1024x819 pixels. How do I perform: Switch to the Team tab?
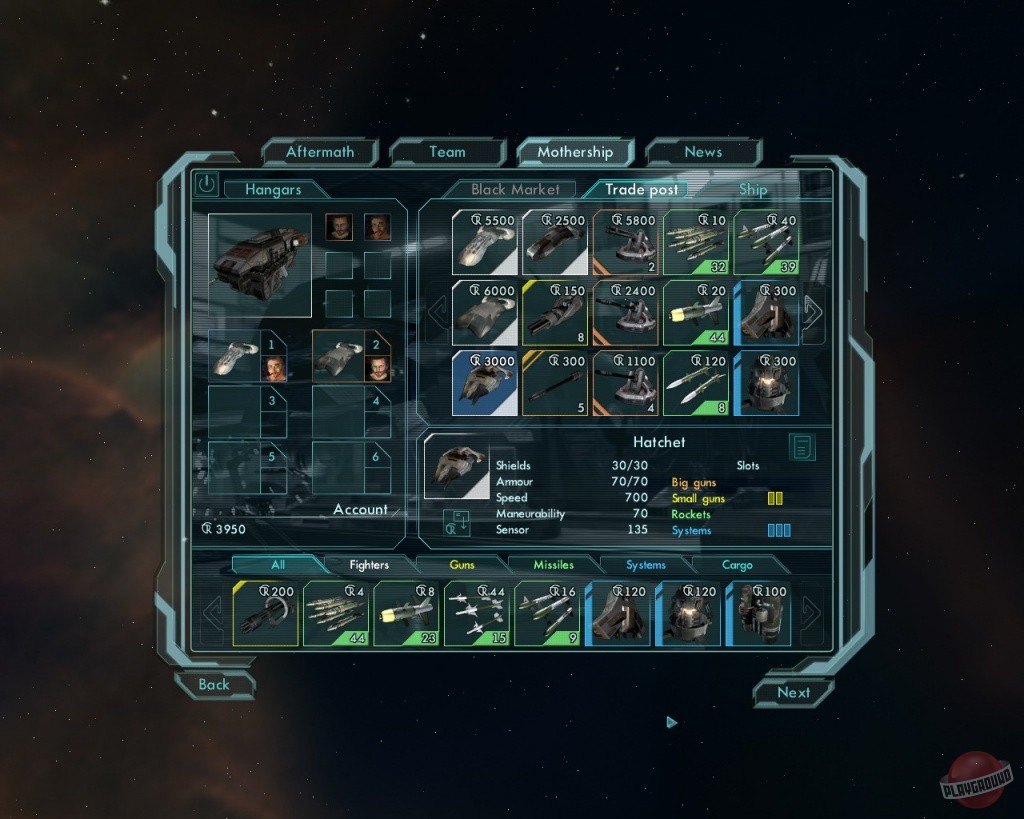(x=447, y=152)
